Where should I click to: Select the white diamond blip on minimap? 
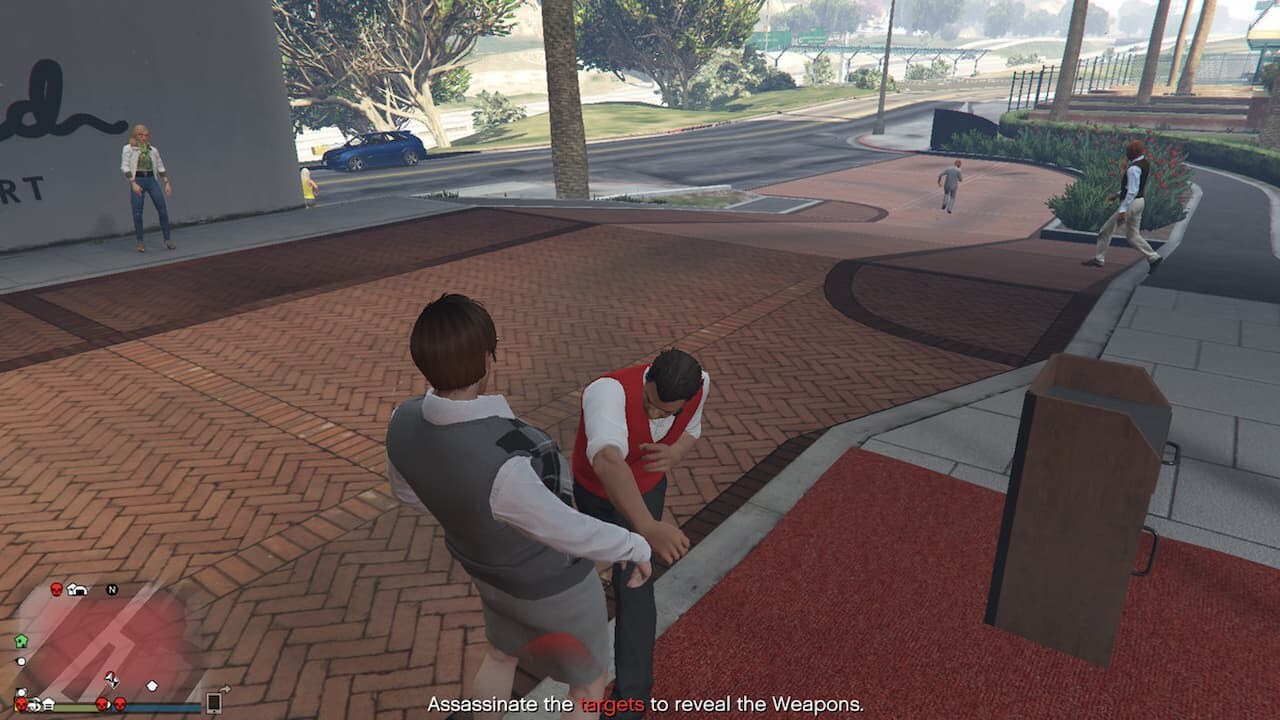(152, 686)
